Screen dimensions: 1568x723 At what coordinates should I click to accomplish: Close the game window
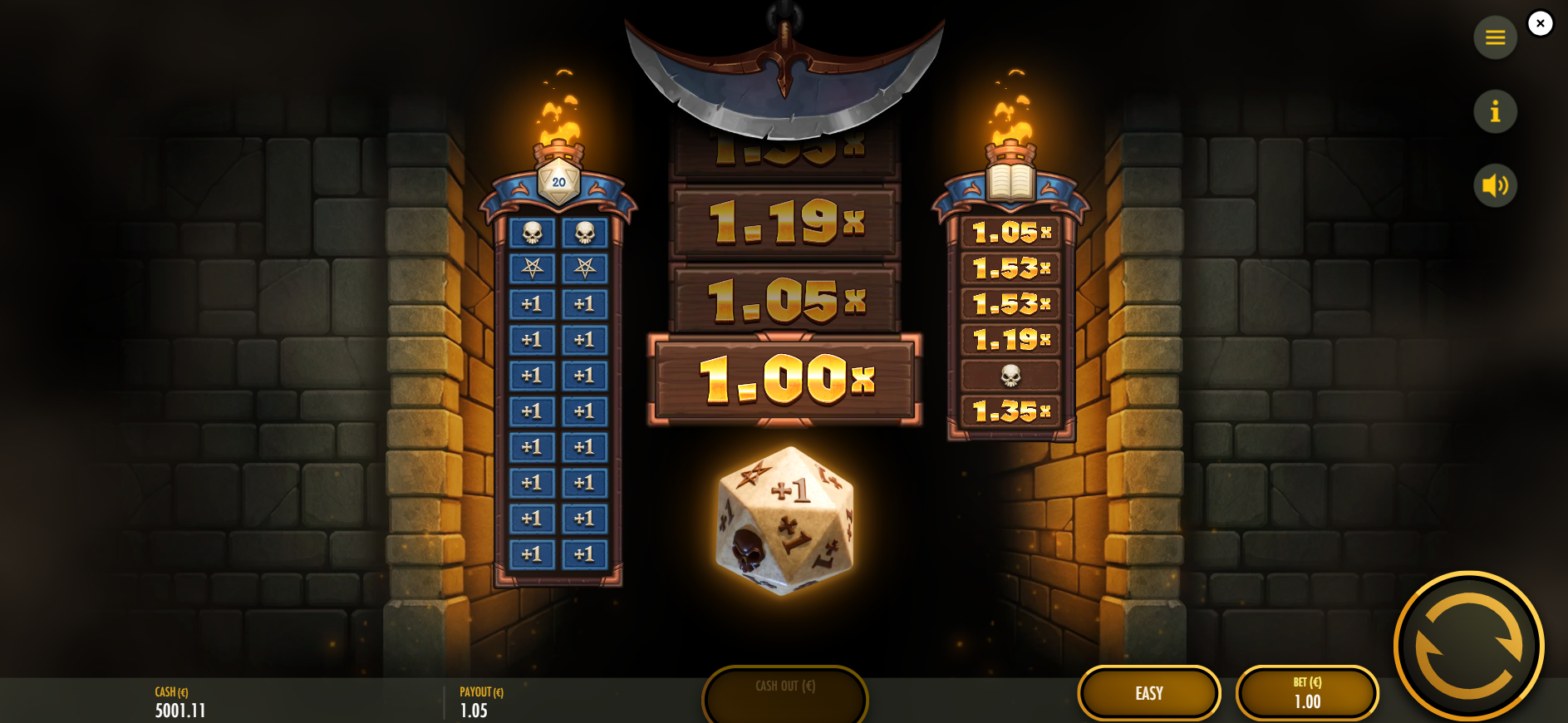click(1540, 23)
